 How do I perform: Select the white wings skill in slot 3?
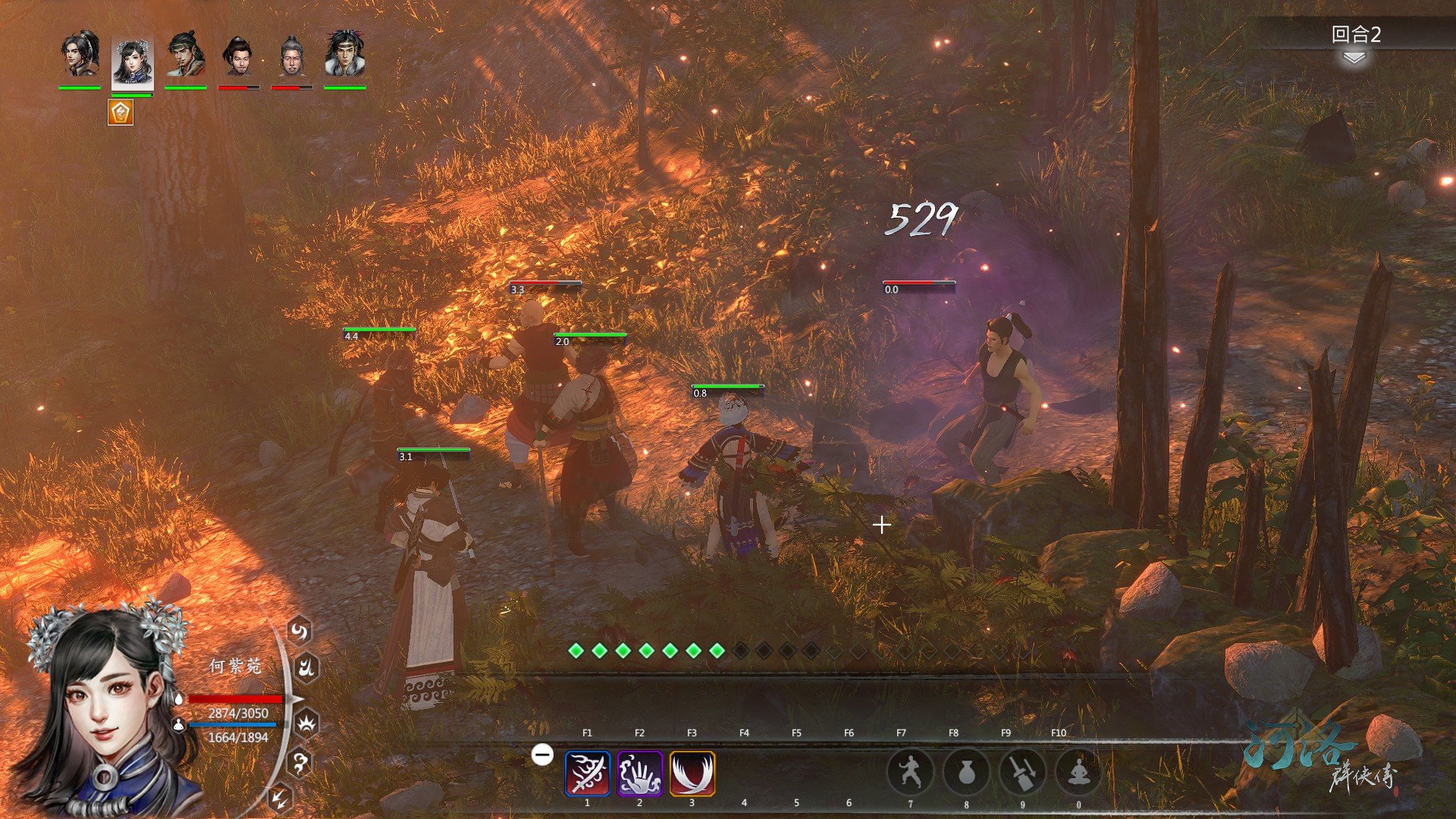[x=692, y=773]
